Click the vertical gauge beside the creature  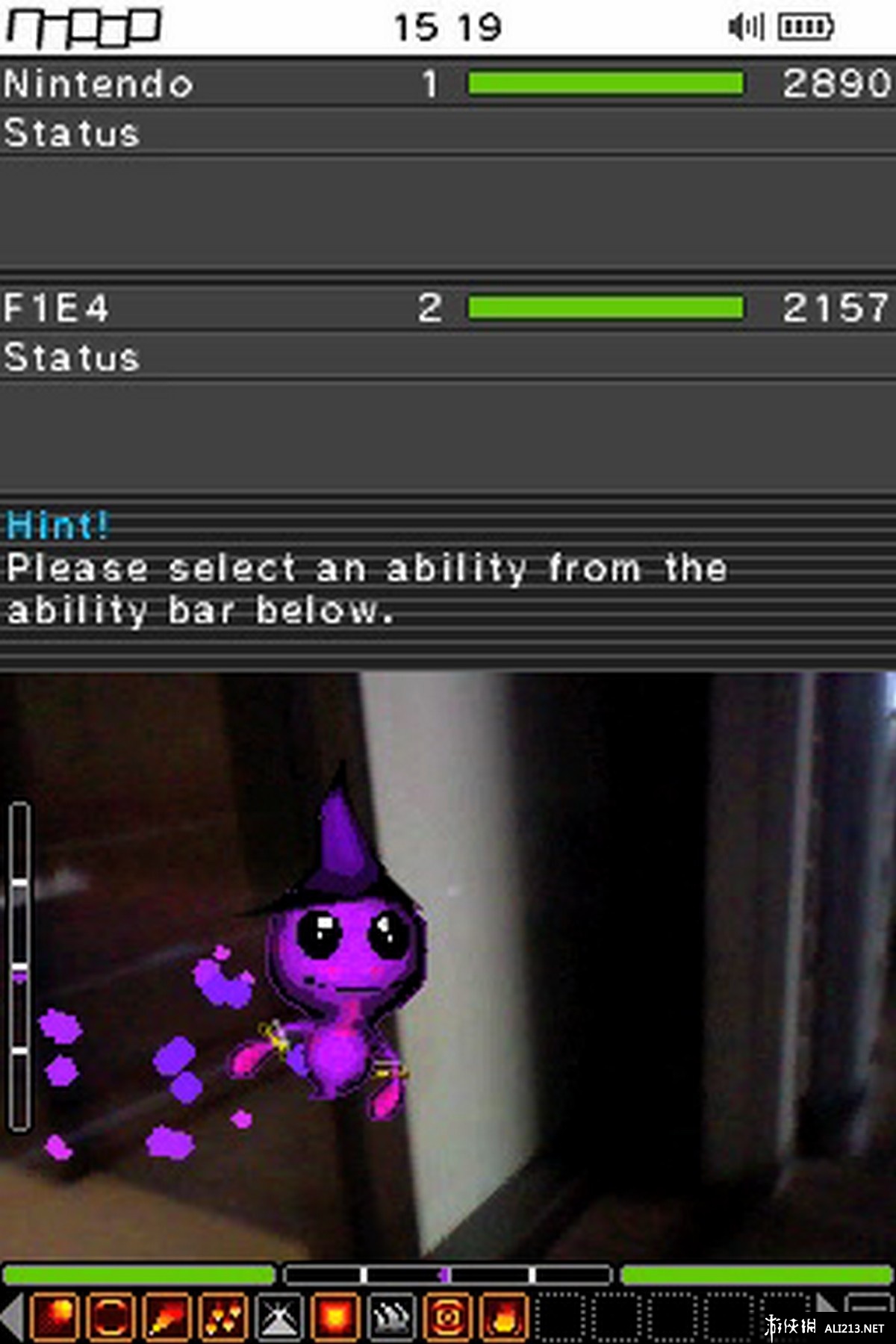click(x=20, y=967)
